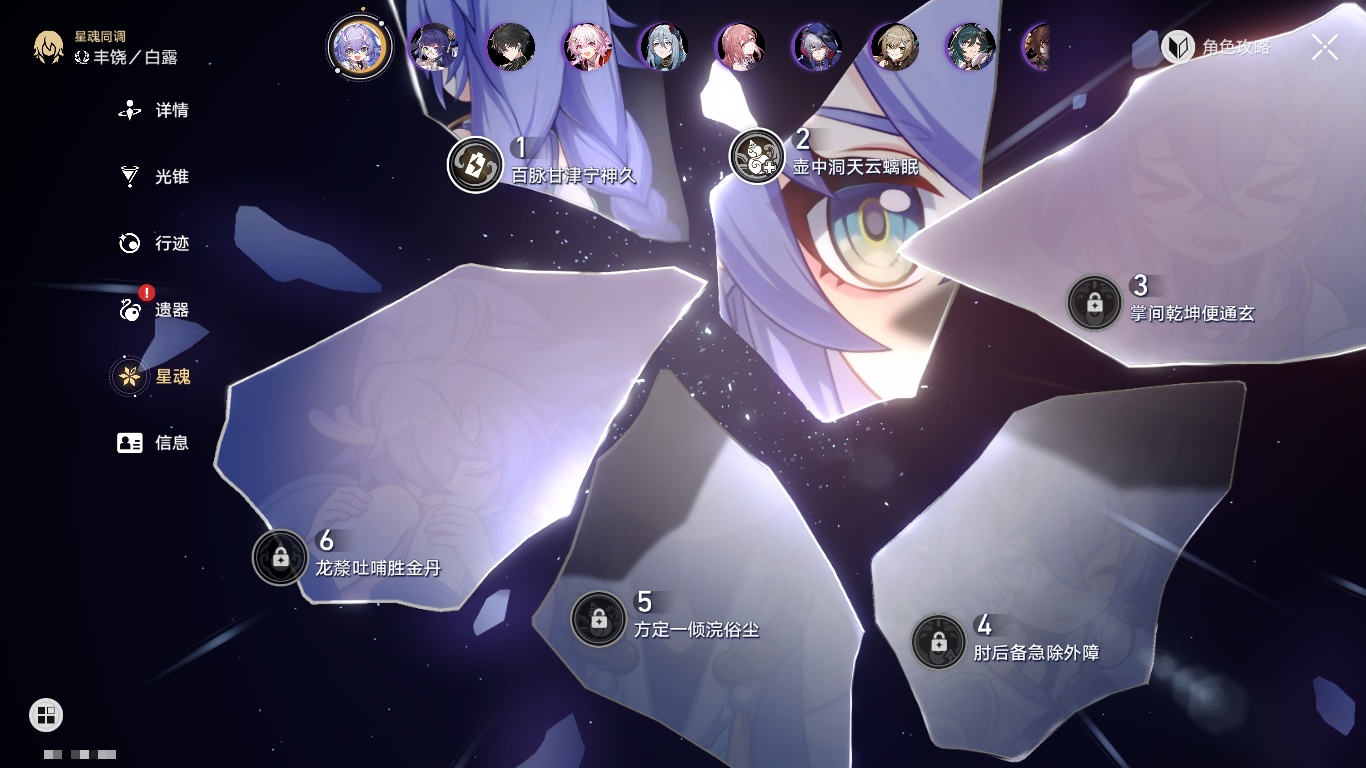The height and width of the screenshot is (768, 1366).
Task: Choose the selected Bailu avatar with gold ring
Action: (x=359, y=46)
